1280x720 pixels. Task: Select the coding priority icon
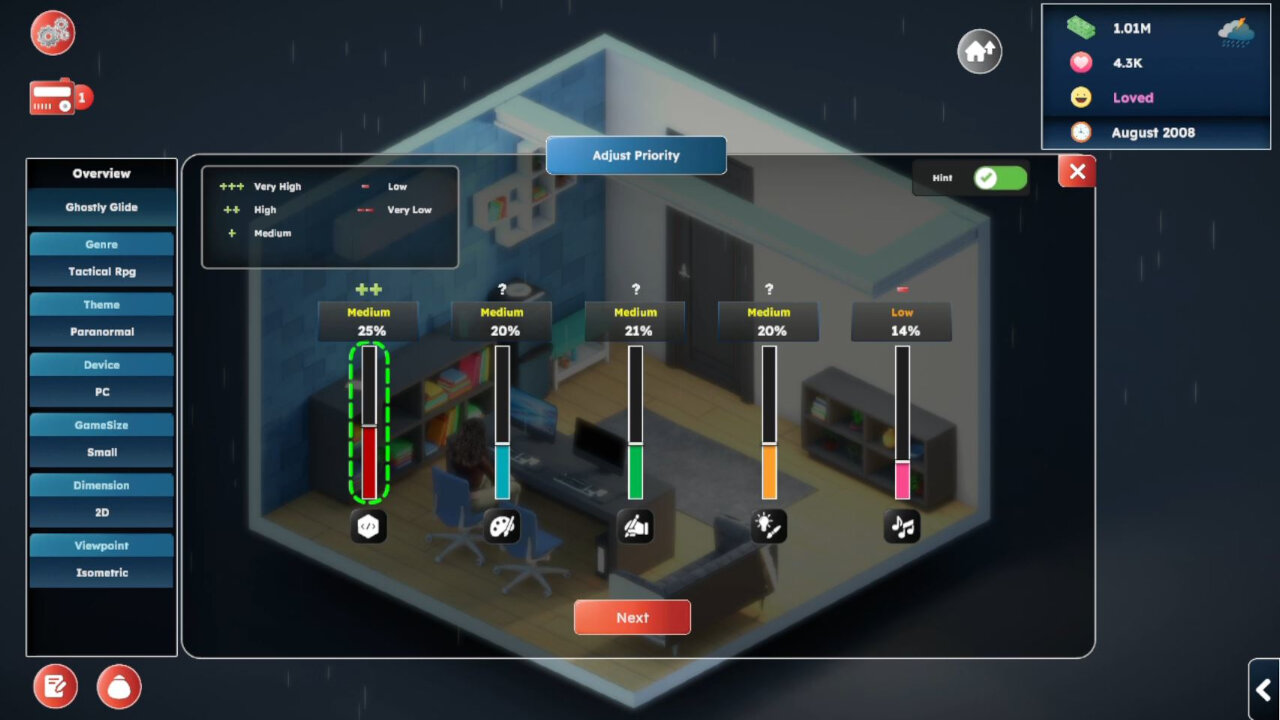click(x=368, y=526)
